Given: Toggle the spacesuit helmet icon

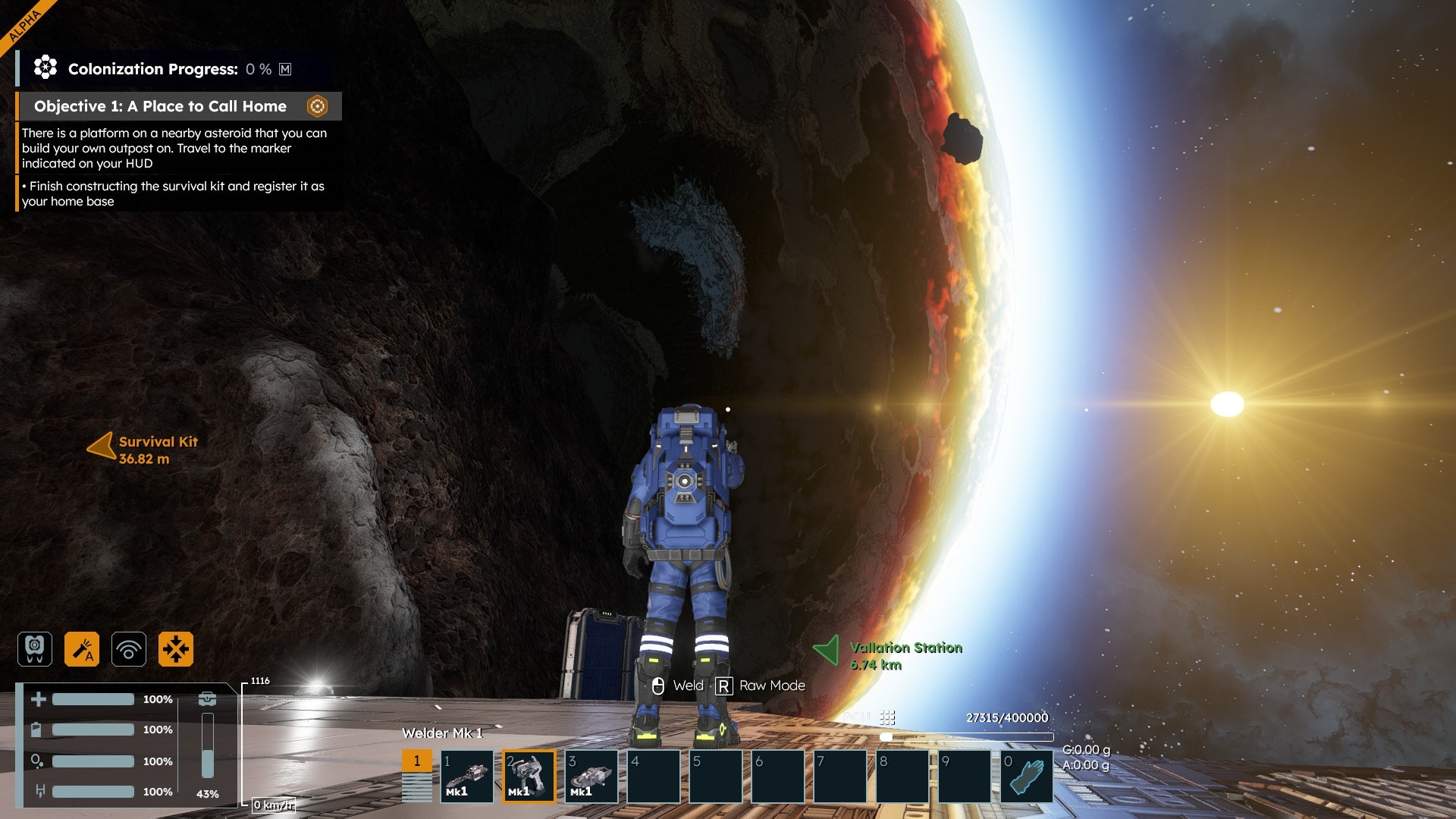Looking at the screenshot, I should tap(35, 648).
